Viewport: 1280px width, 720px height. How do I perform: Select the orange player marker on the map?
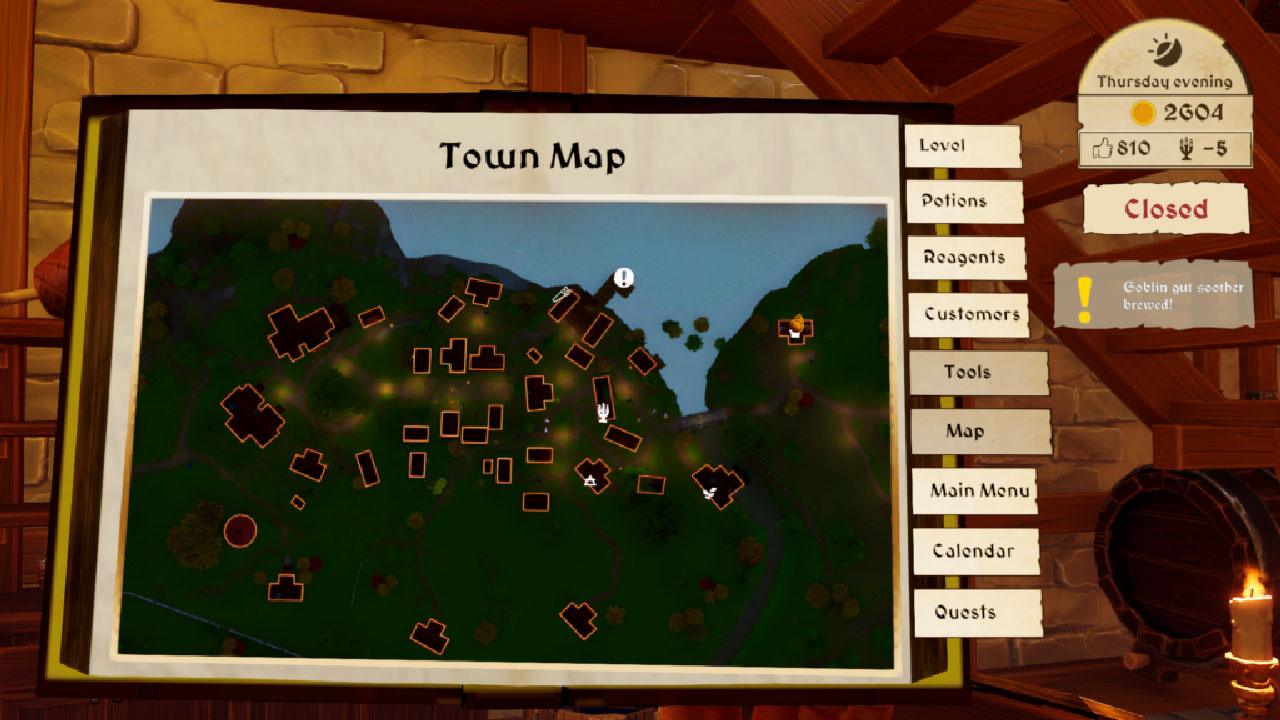pos(797,323)
